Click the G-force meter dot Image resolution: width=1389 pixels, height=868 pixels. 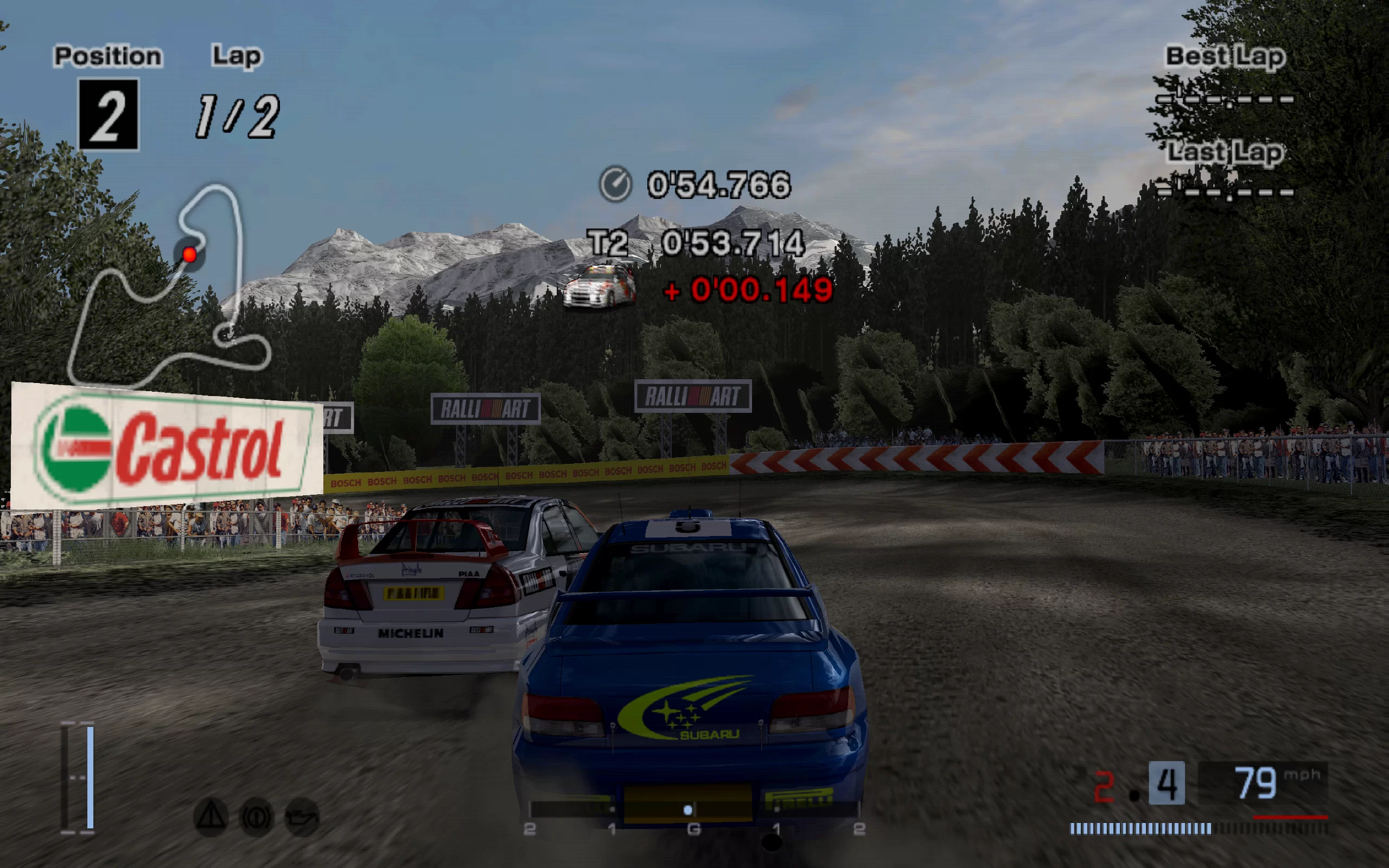pyautogui.click(x=687, y=809)
